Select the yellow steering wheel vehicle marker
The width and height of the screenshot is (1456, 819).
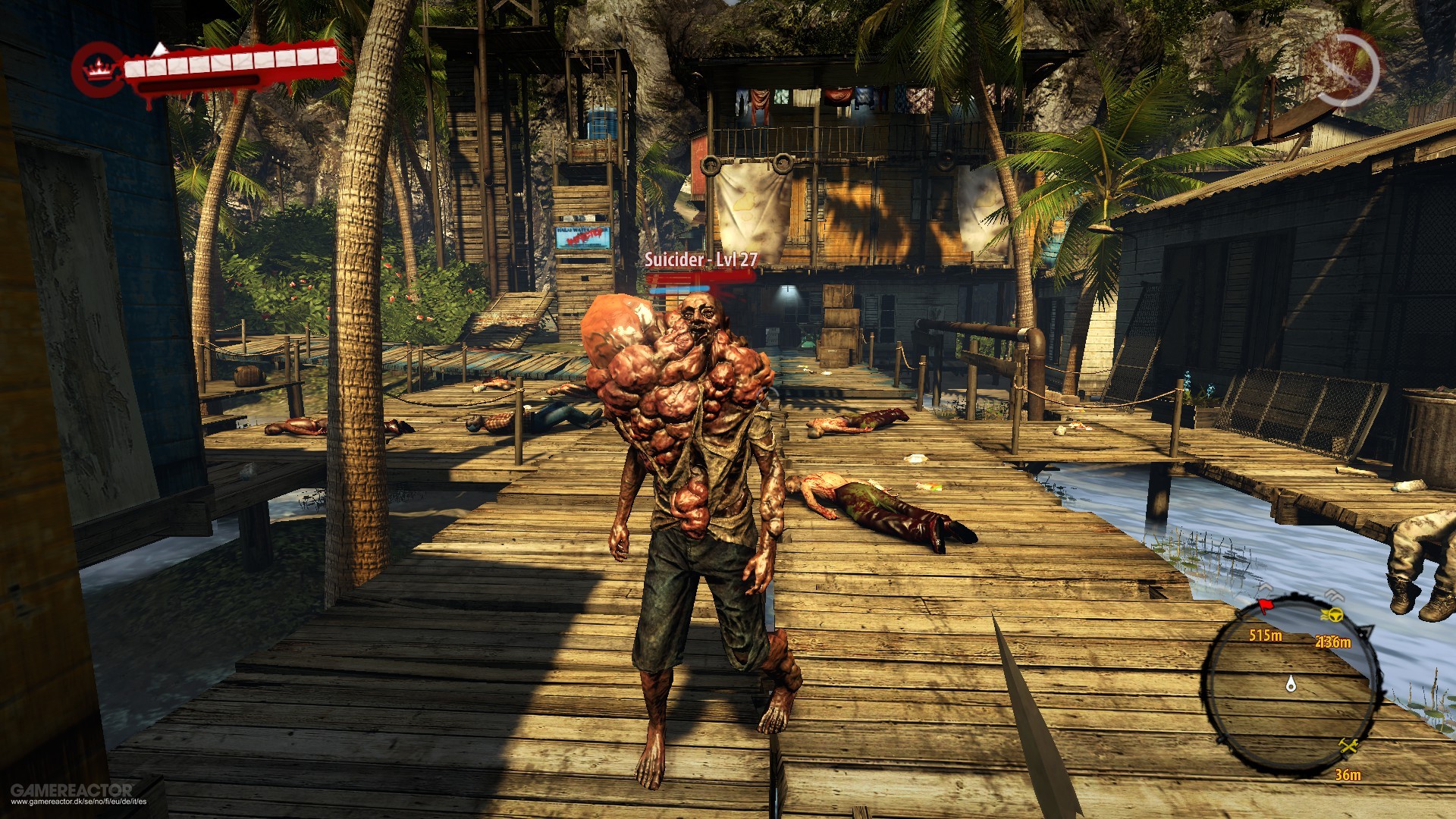point(1332,614)
